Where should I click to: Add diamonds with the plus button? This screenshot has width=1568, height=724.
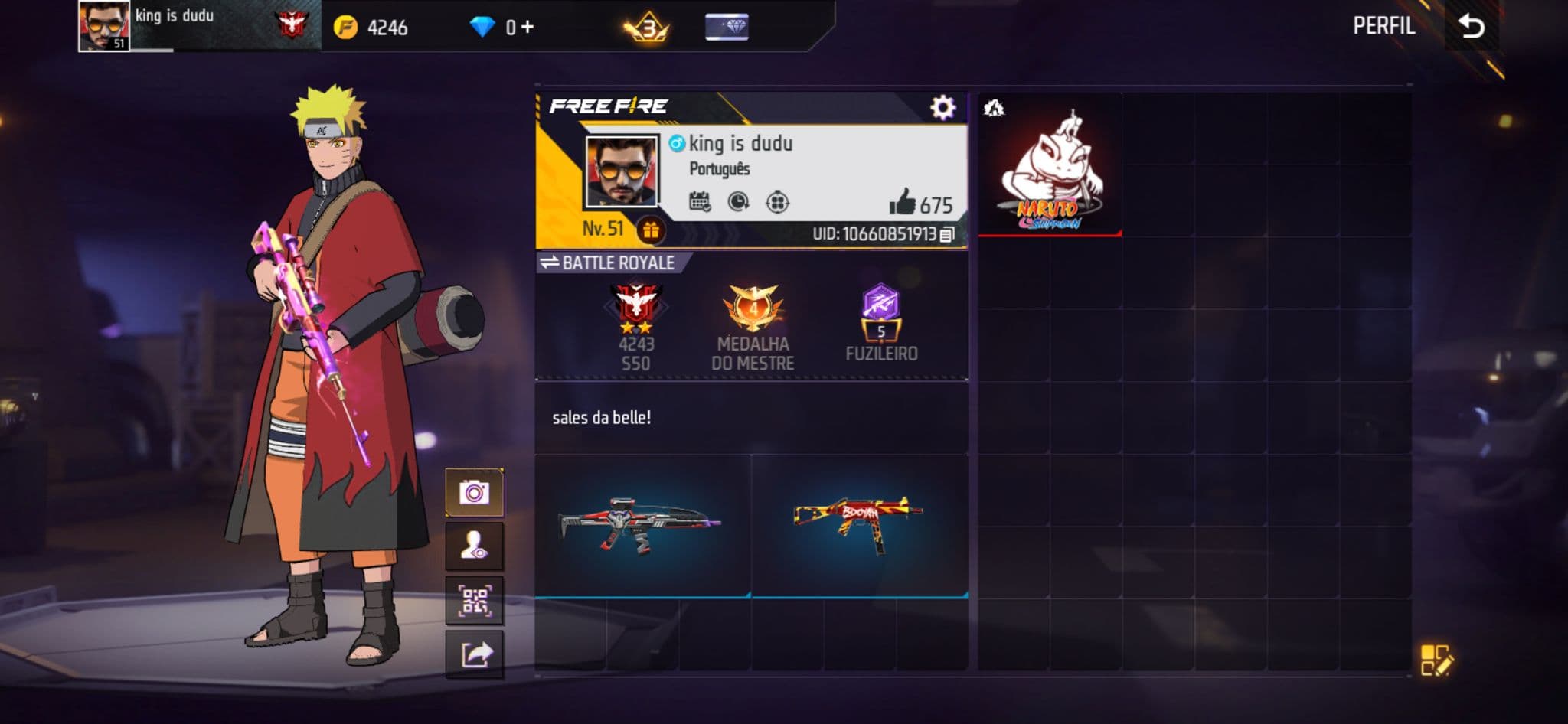point(527,28)
